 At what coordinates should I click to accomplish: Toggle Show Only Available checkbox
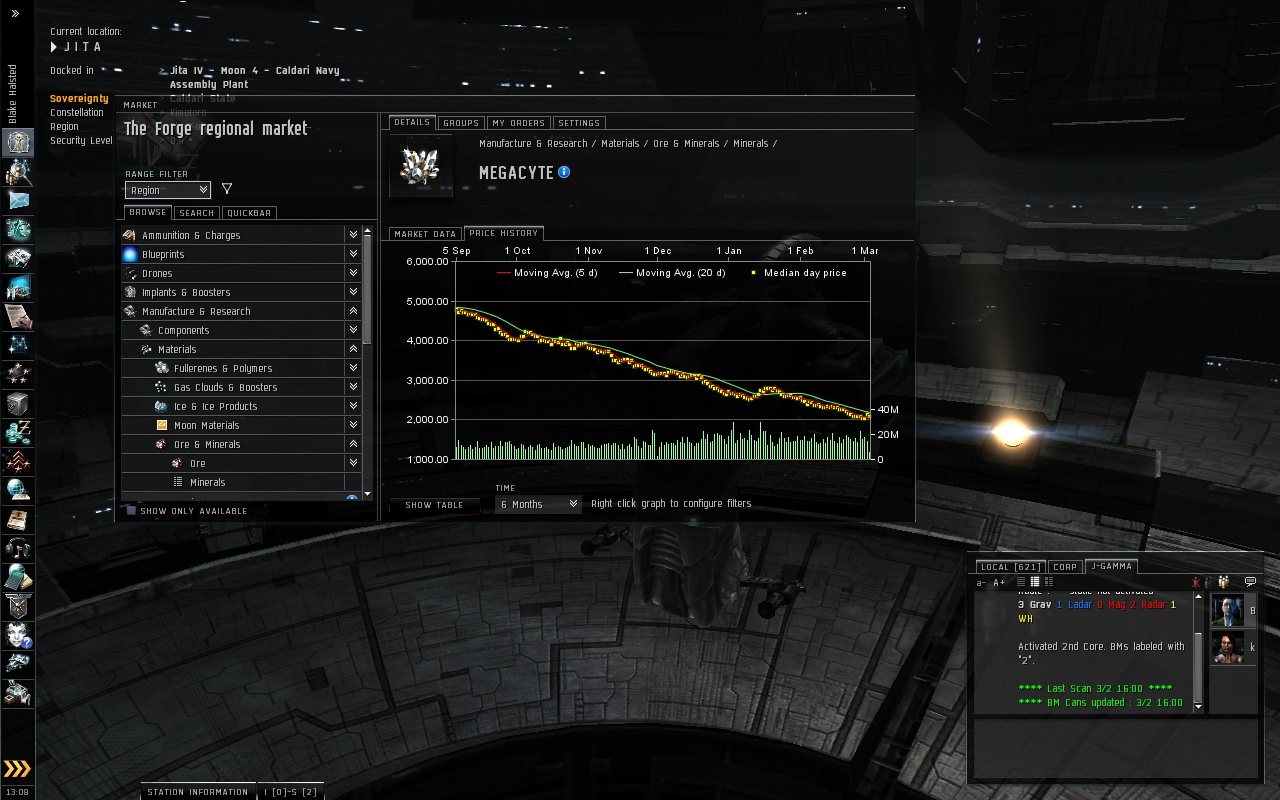click(x=131, y=511)
